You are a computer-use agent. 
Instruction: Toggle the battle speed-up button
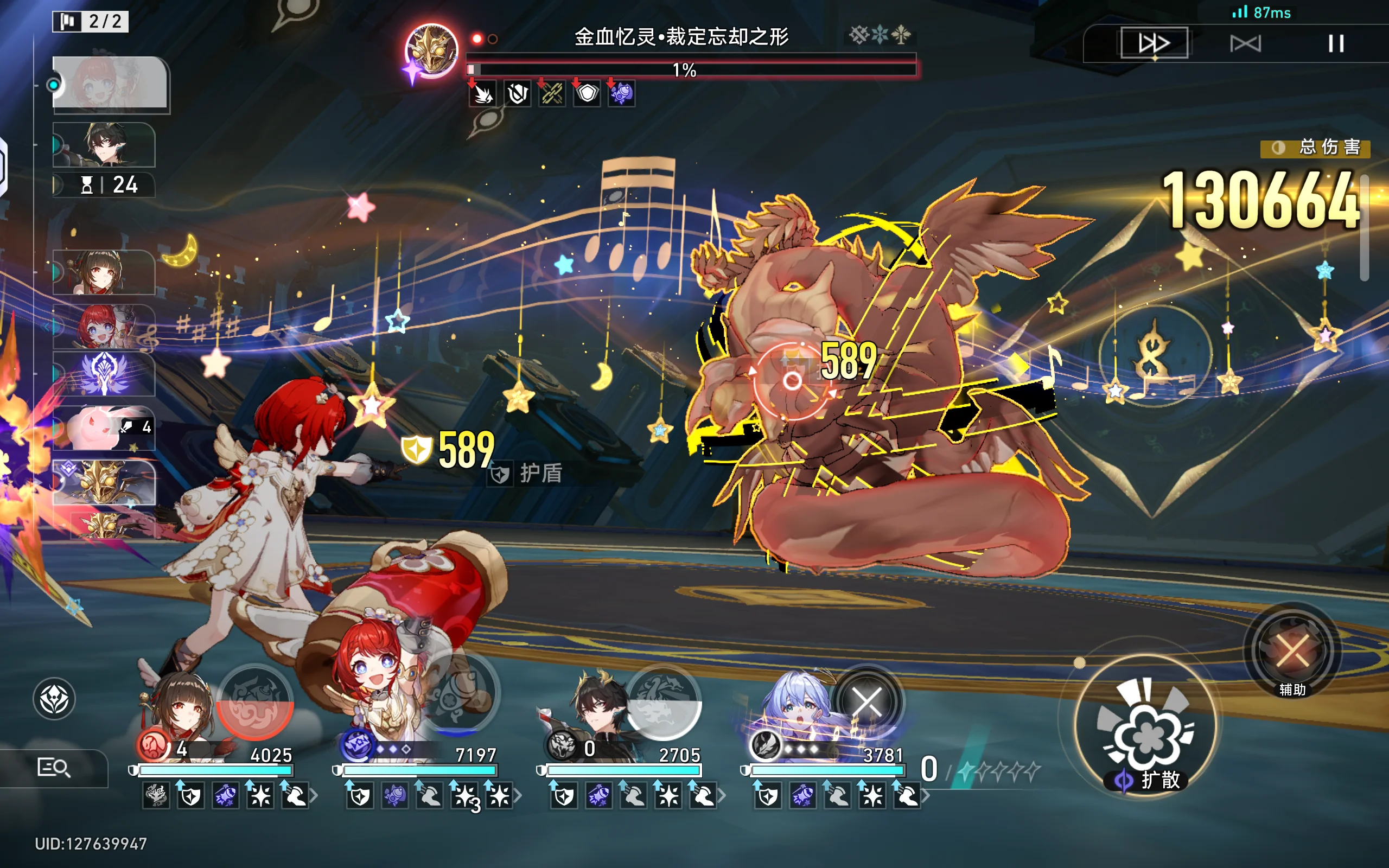[1154, 42]
